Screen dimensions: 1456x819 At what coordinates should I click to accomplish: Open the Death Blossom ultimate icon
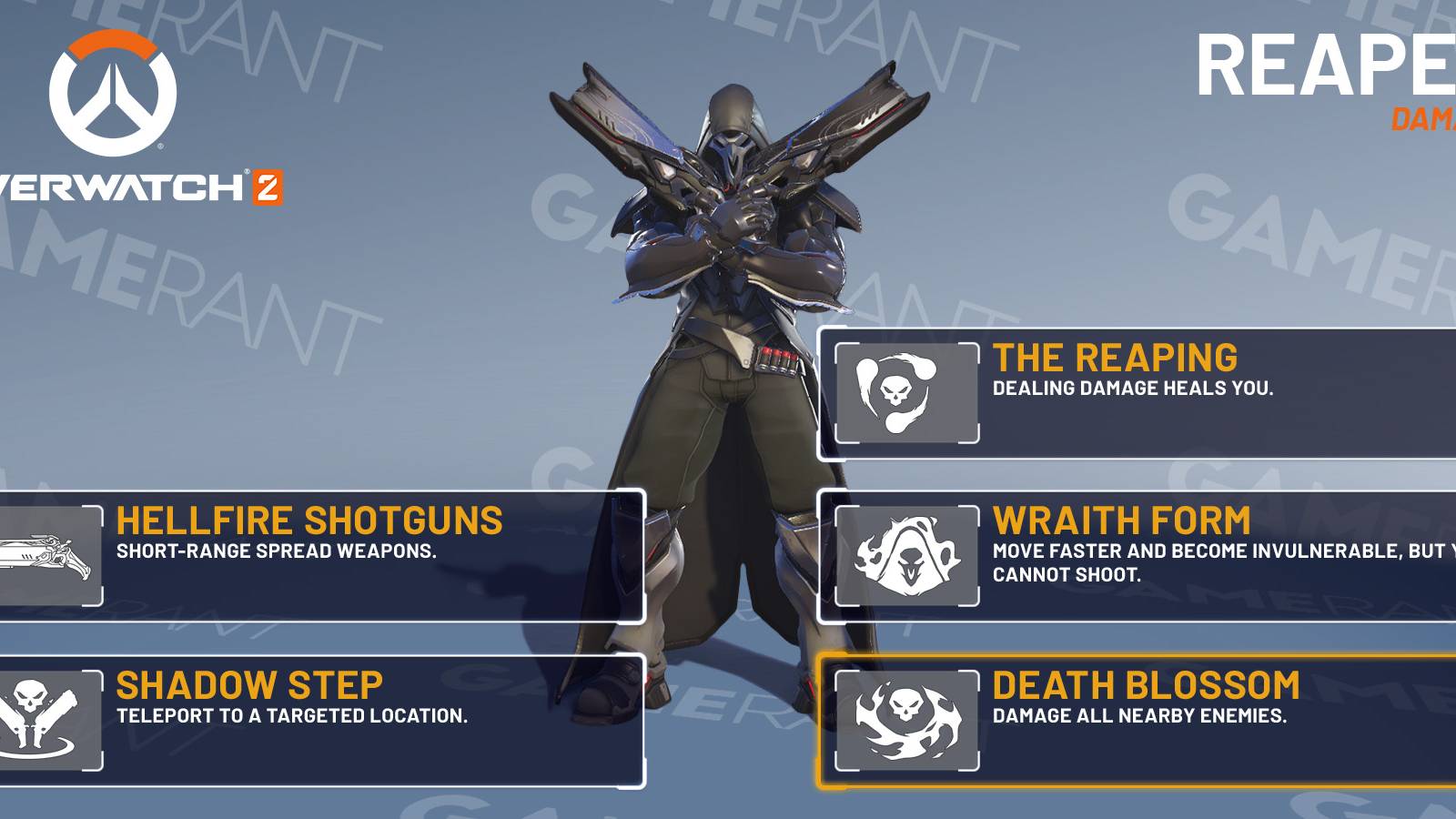point(905,719)
